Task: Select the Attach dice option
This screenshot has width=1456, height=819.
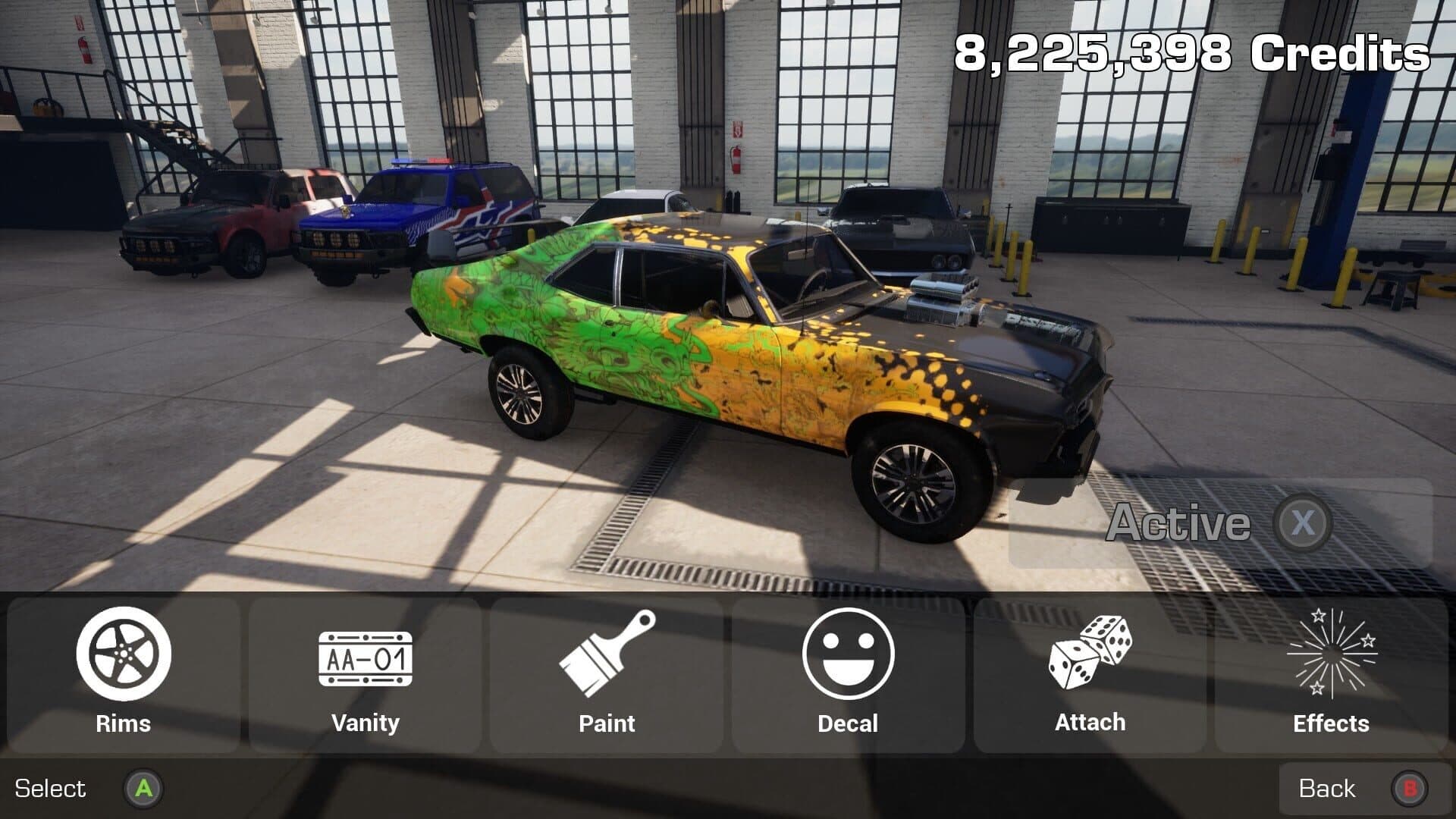Action: click(x=1090, y=674)
